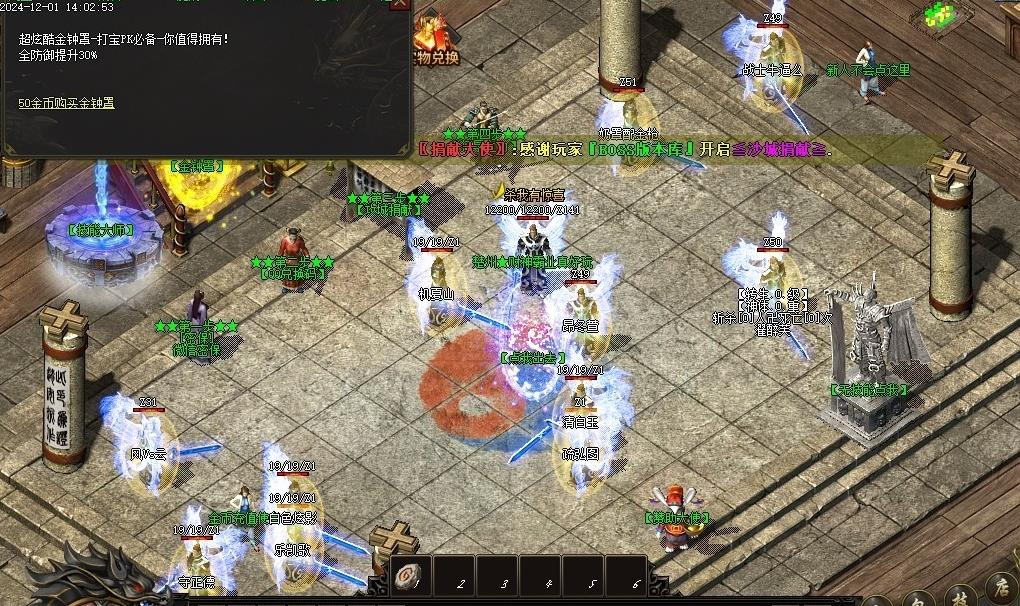Screen dimensions: 1020x606
Task: Close the golden bell shield dialog
Action: [x=398, y=4]
